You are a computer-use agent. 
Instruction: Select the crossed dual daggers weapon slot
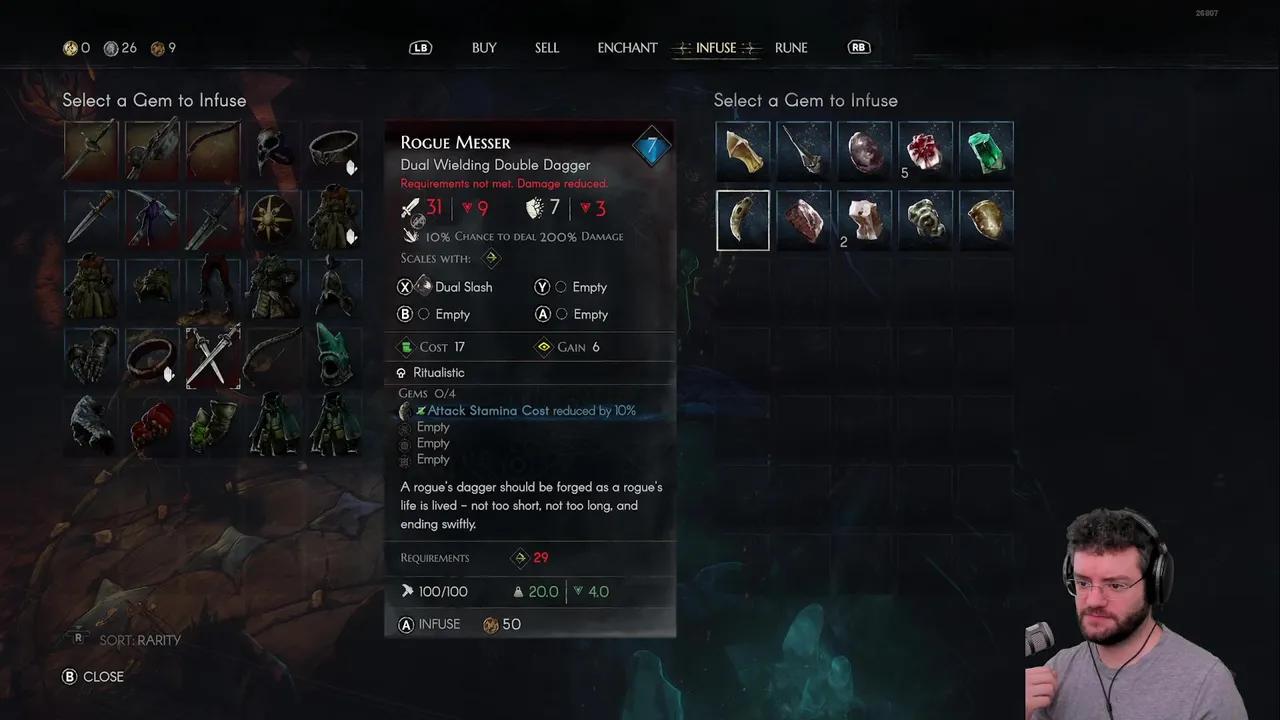click(213, 357)
